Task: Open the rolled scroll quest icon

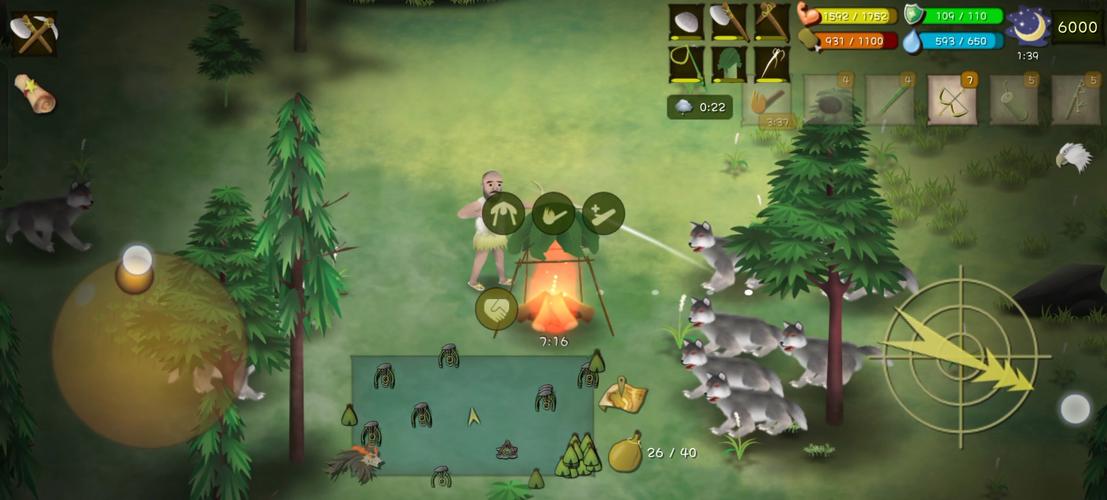Action: click(x=35, y=94)
